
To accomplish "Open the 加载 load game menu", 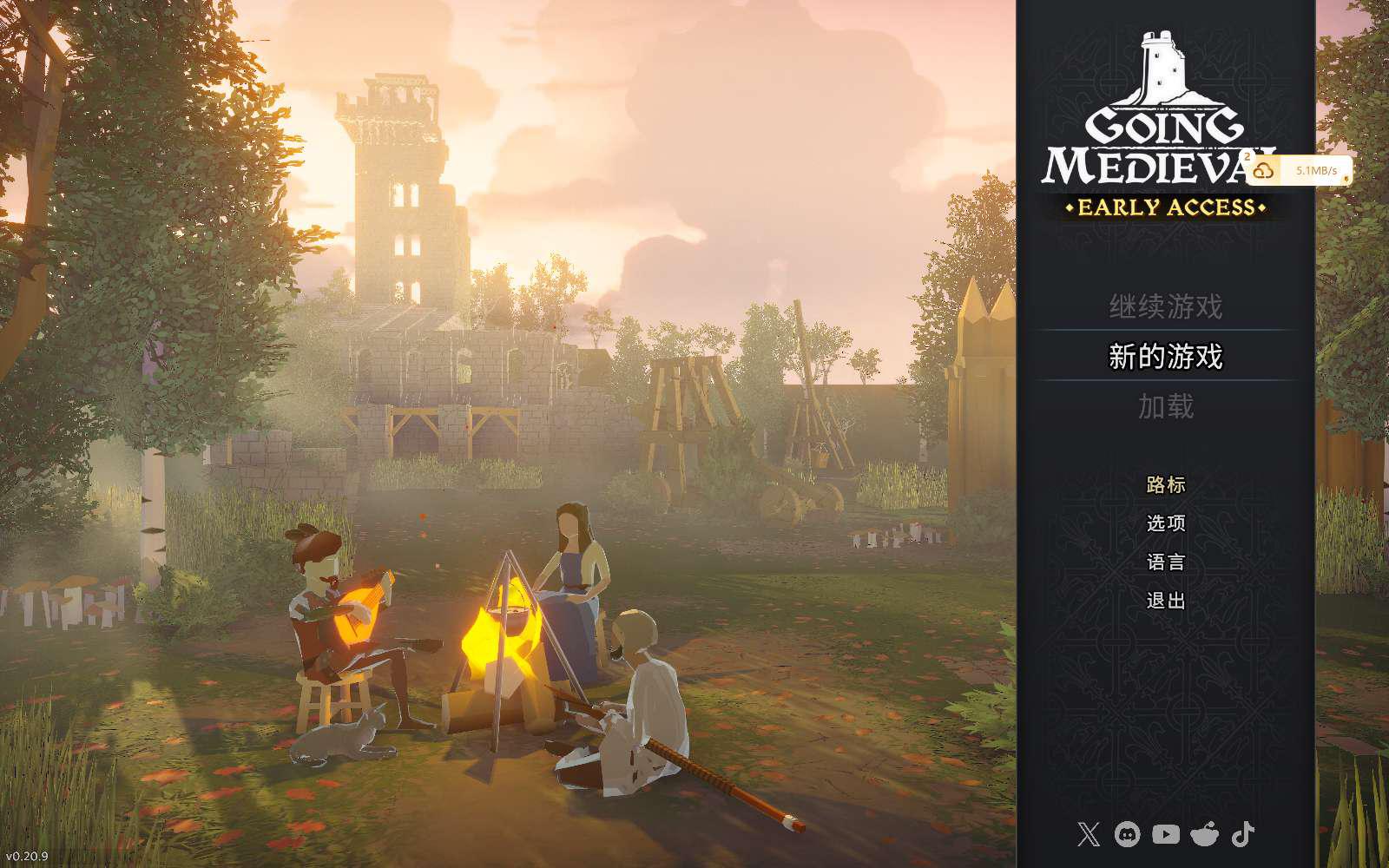I will (x=1165, y=406).
